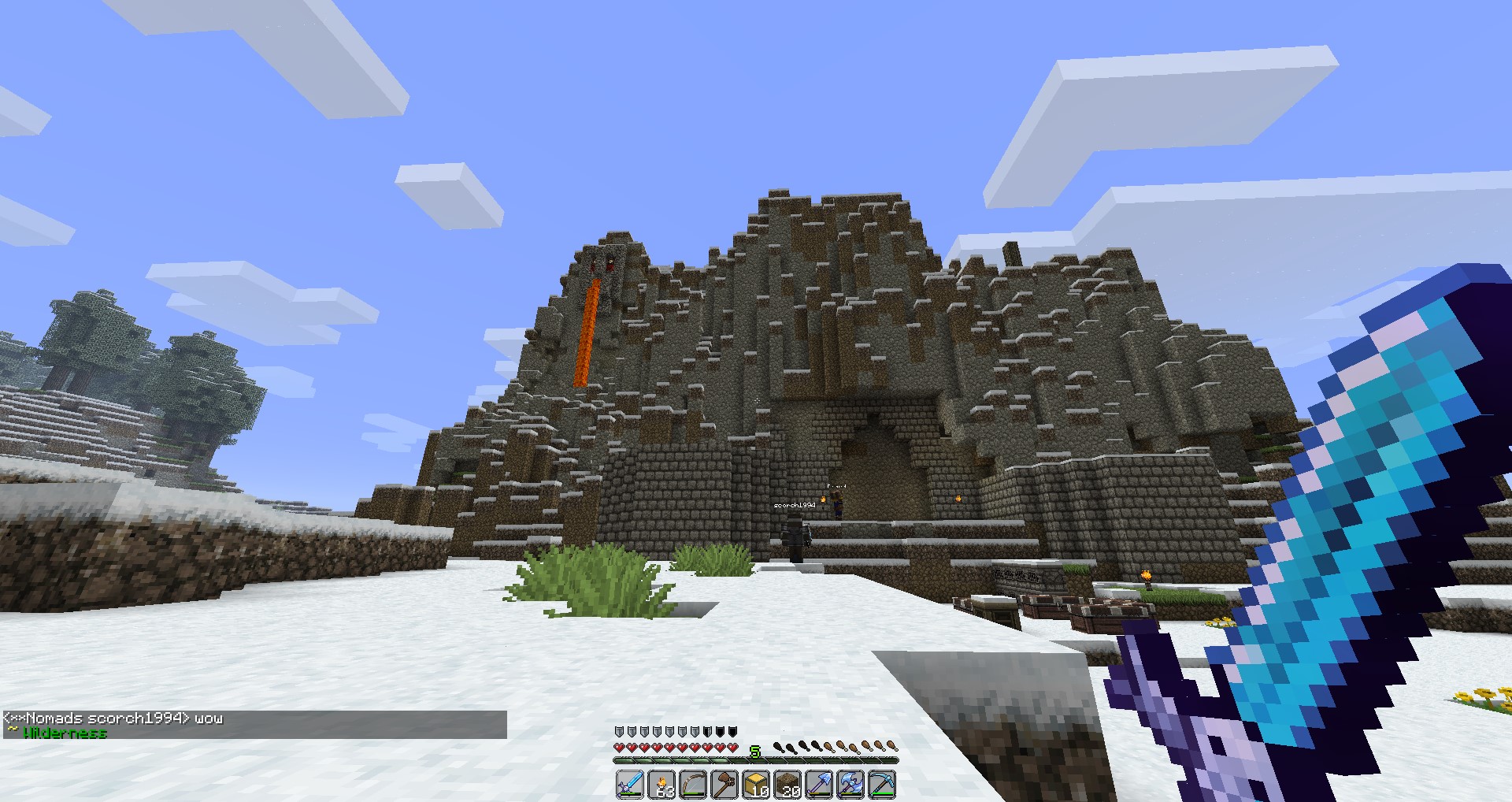Select the diamond sword hotbar slot
The height and width of the screenshot is (802, 1512).
pyautogui.click(x=630, y=785)
